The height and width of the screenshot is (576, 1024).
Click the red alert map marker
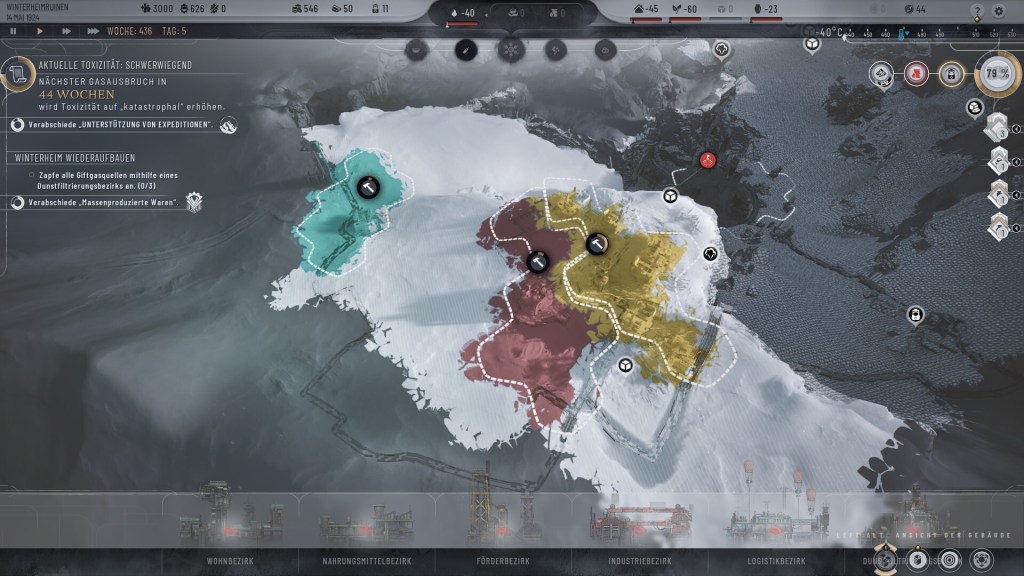708,160
